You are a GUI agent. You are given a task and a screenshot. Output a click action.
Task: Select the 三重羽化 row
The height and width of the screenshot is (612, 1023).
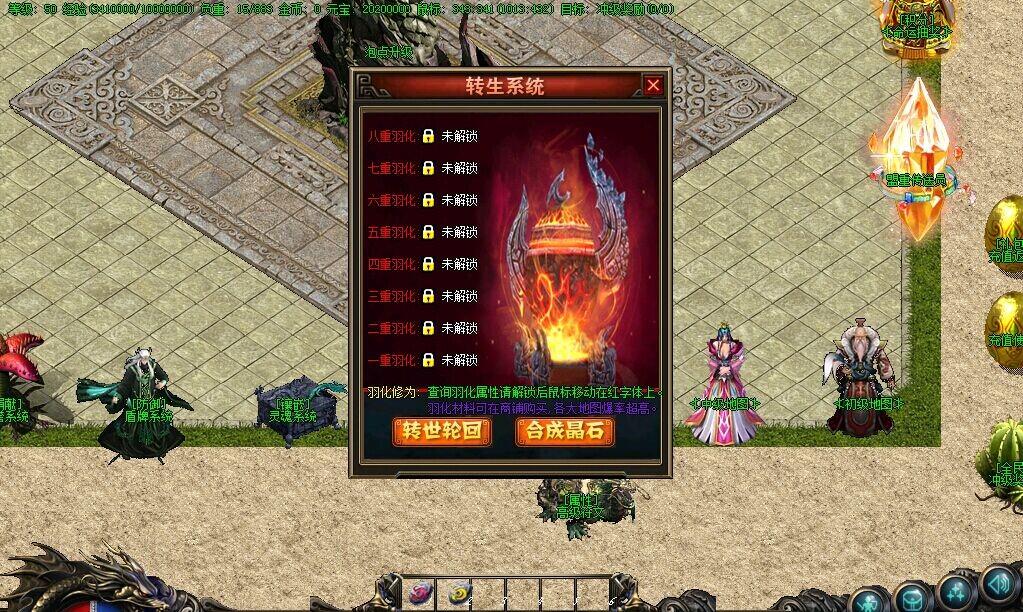393,296
